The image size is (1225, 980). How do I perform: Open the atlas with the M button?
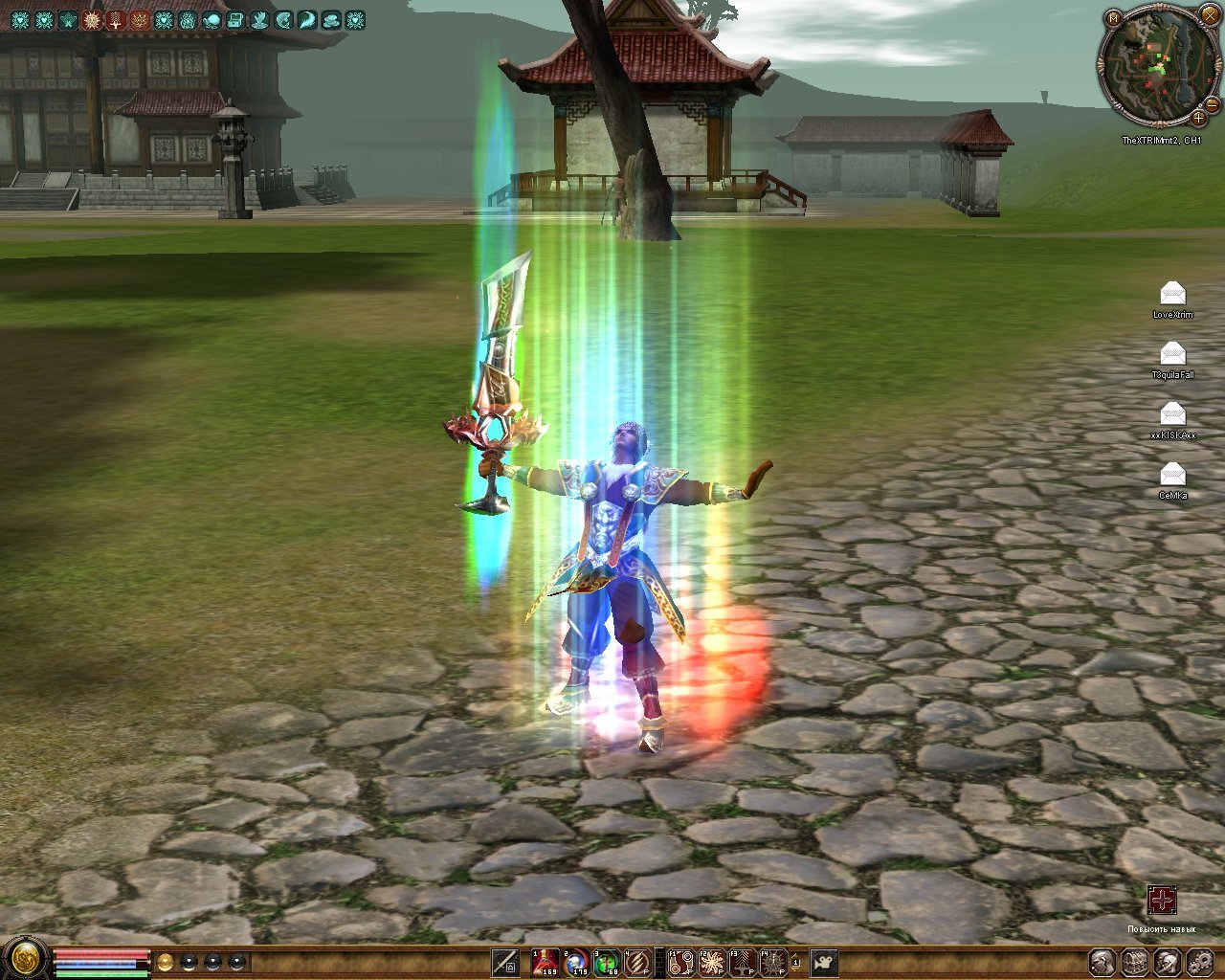click(1114, 17)
